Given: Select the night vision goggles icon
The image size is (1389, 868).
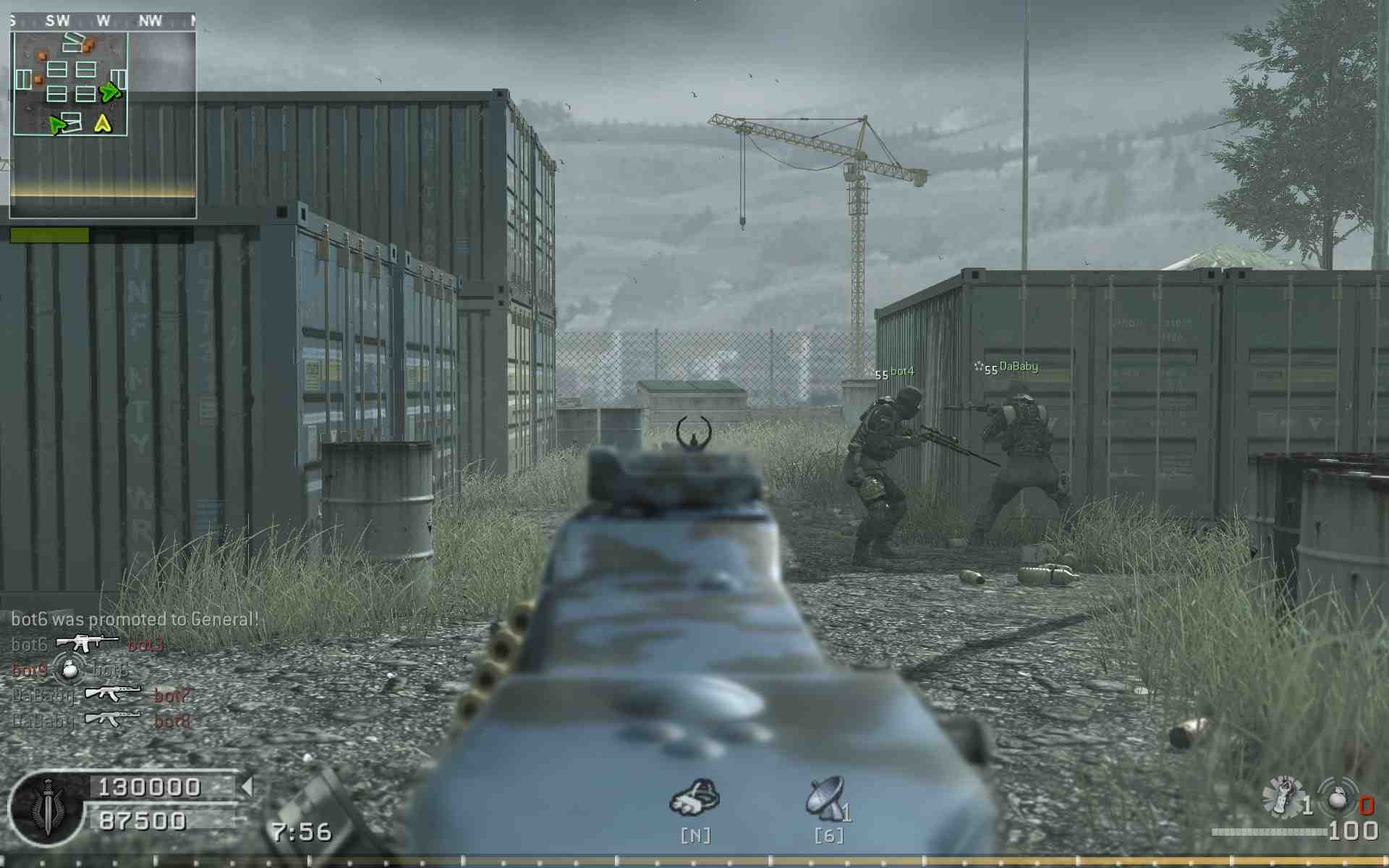Looking at the screenshot, I should tap(694, 798).
